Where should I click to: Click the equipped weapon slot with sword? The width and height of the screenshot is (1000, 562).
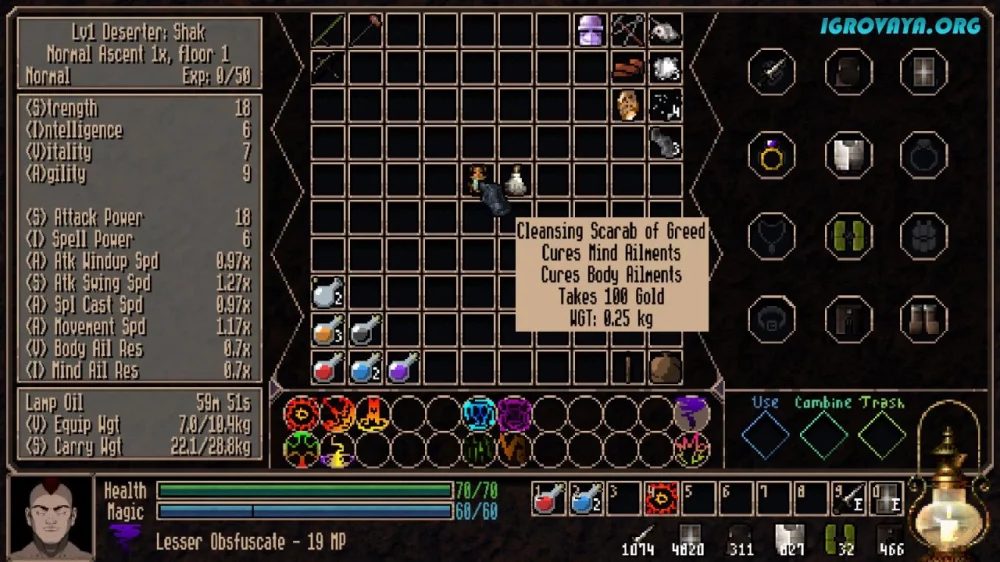coord(770,72)
